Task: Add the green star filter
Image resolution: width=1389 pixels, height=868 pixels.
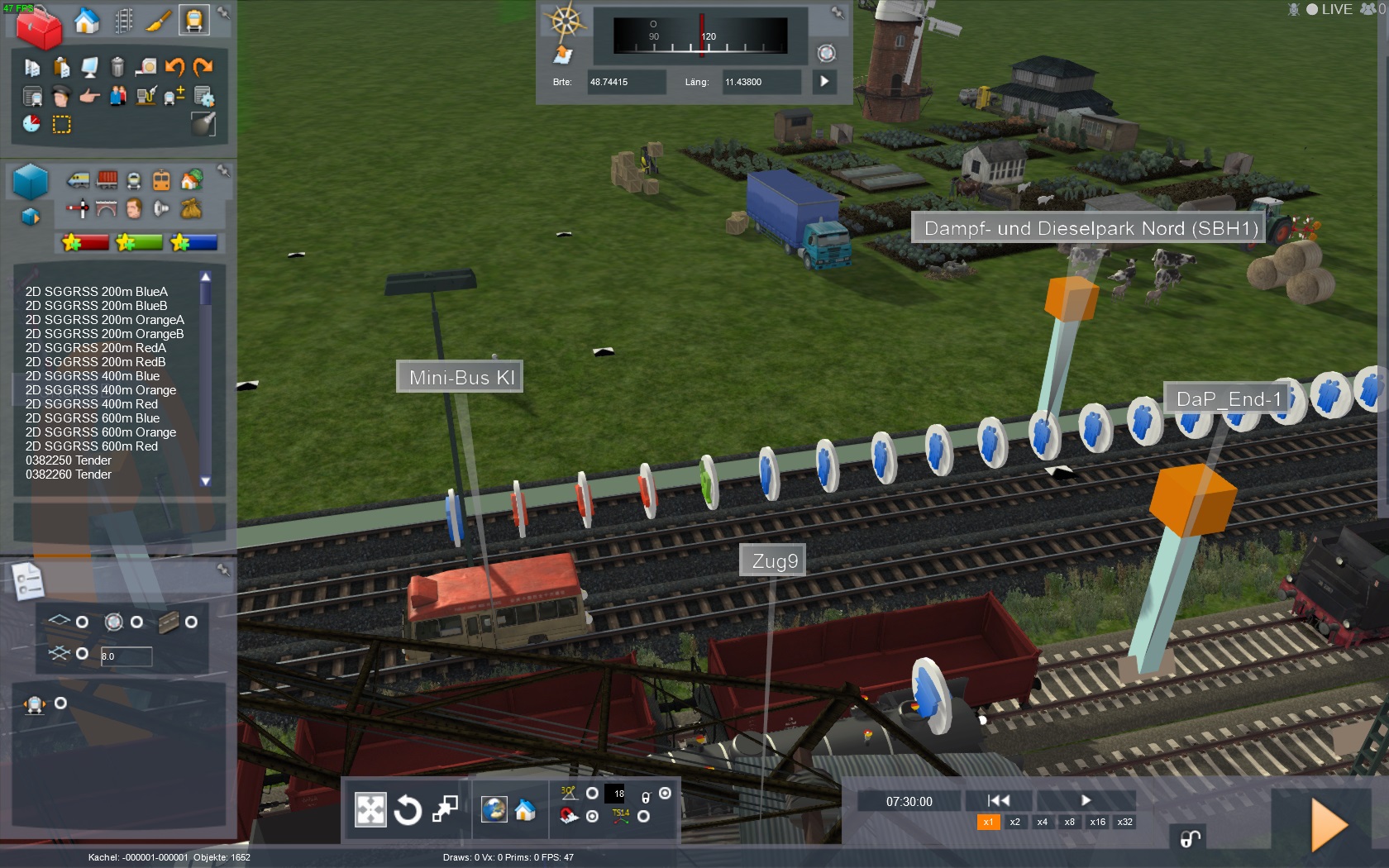Action: tap(140, 242)
